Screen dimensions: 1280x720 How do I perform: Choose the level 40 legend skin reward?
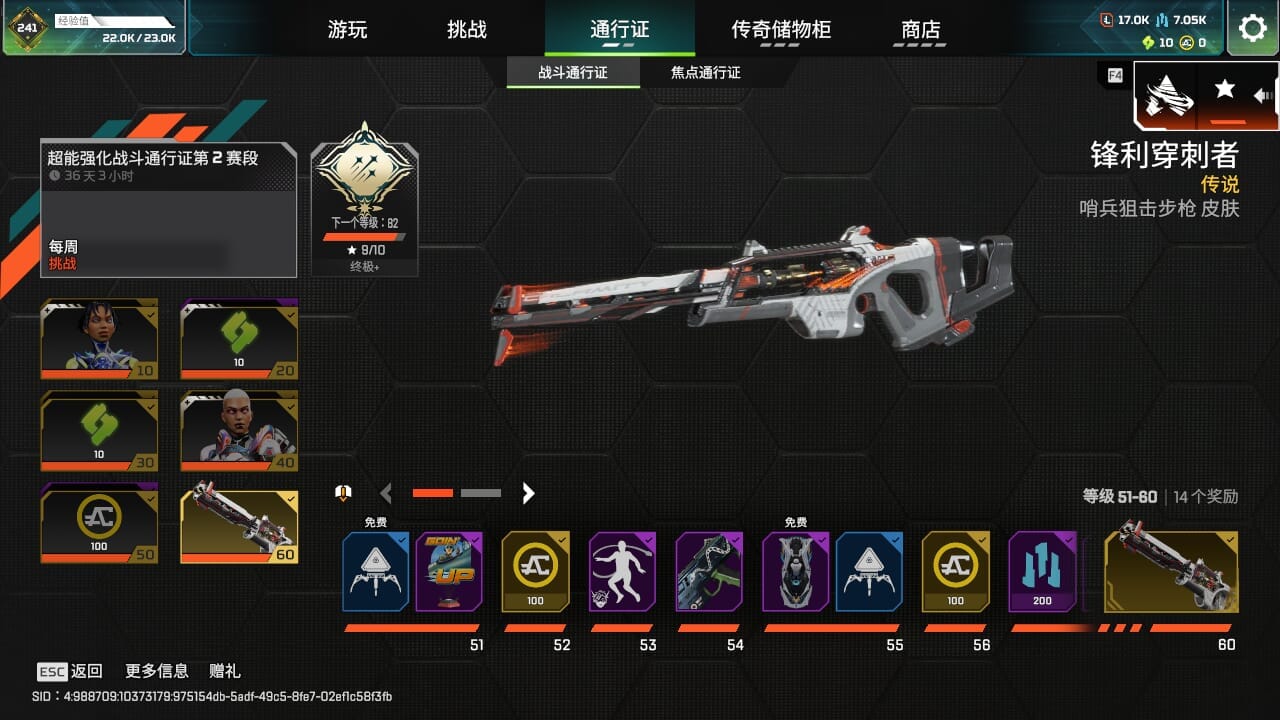[239, 431]
